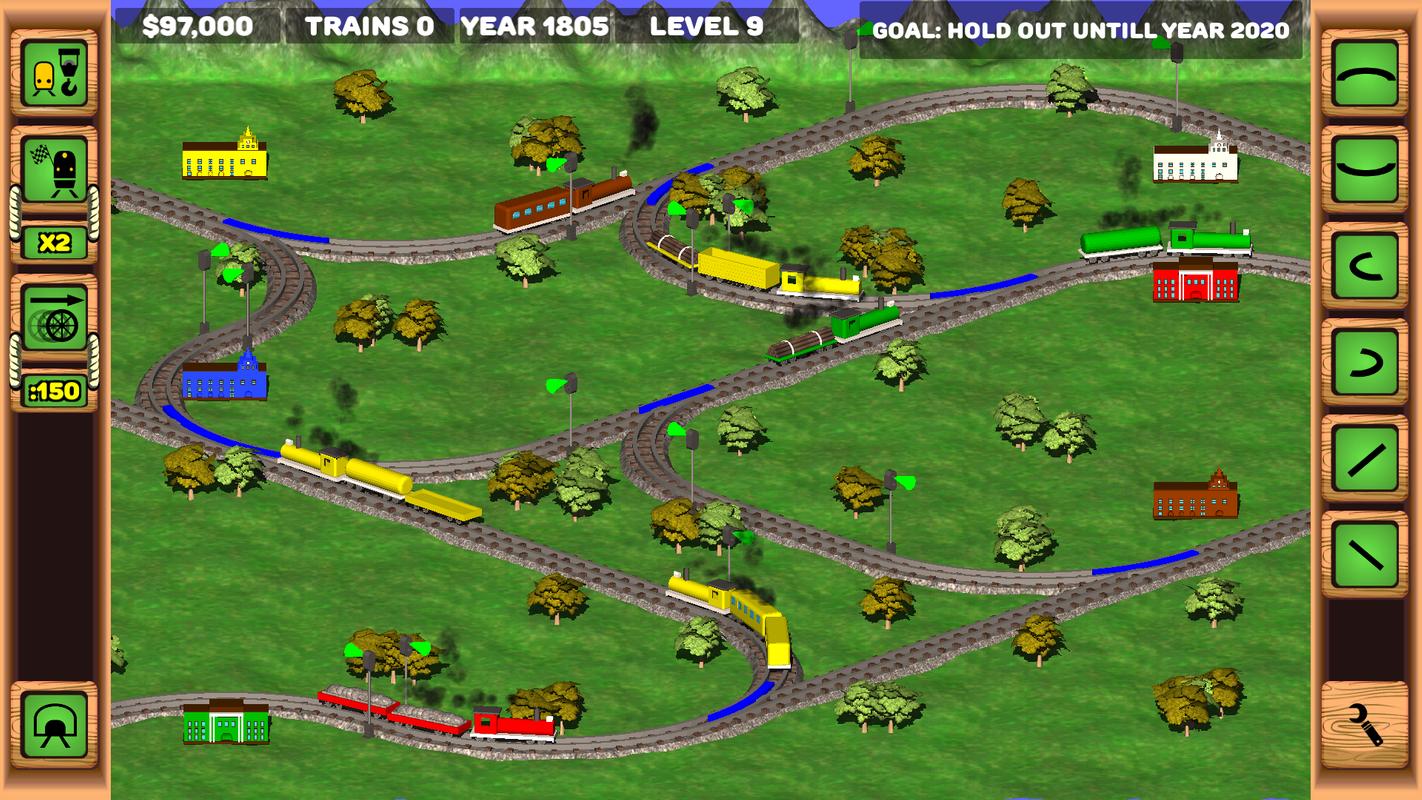The image size is (1422, 800).
Task: Choose the downward-sagging curve track piece
Action: pyautogui.click(x=1365, y=168)
